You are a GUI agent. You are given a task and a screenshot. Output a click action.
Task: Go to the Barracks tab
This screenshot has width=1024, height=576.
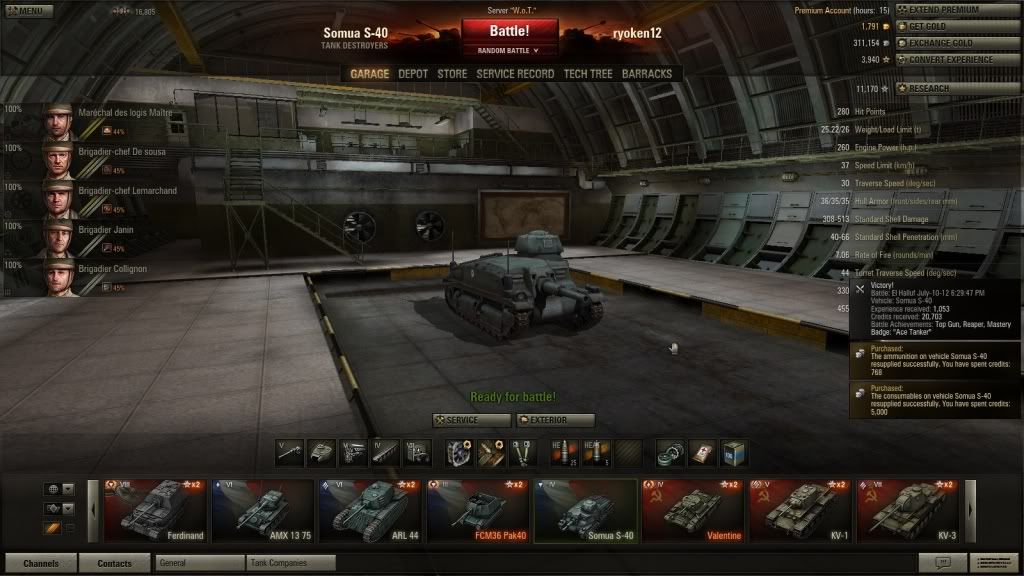click(x=647, y=74)
